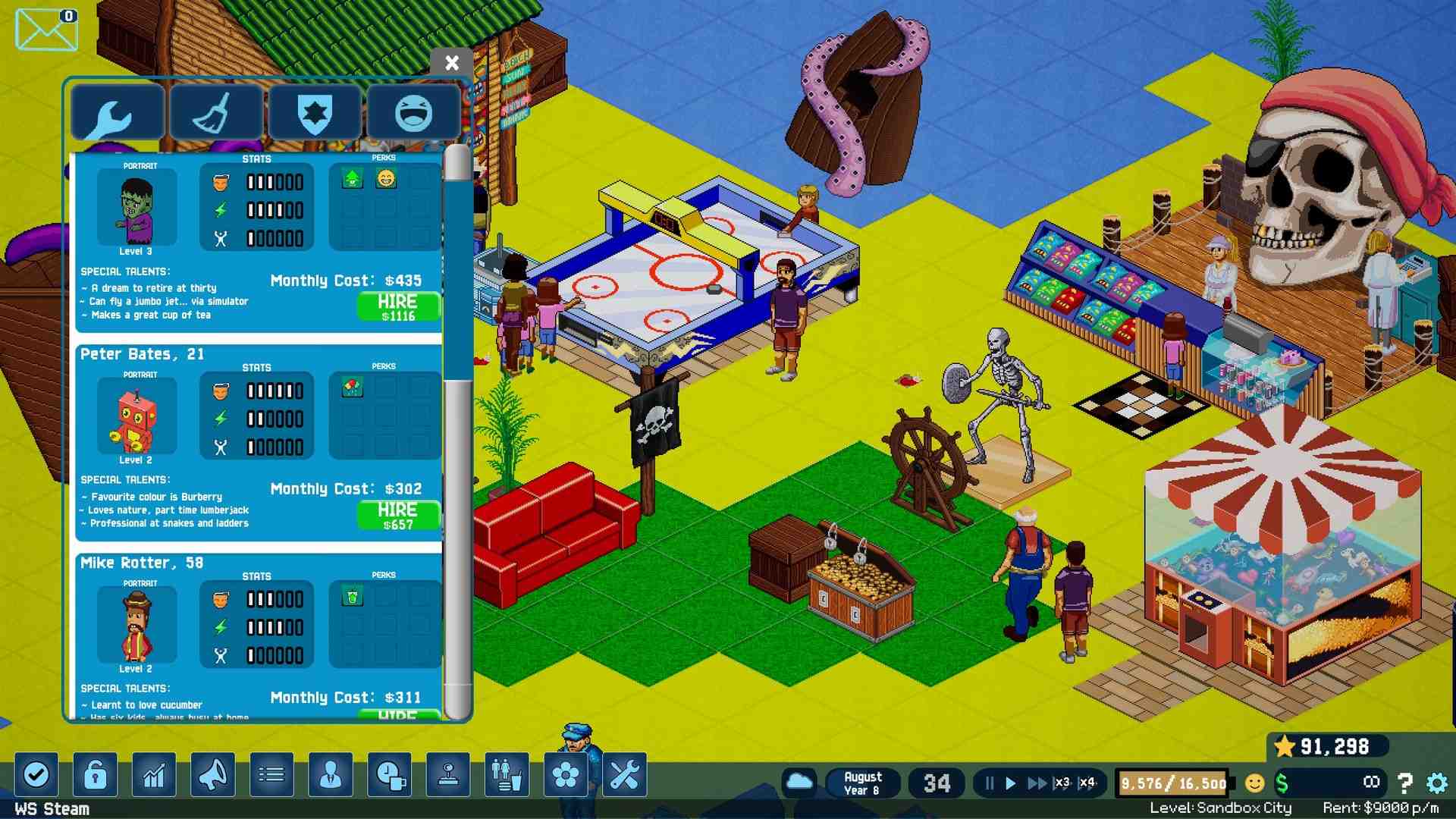Show the bar chart statistics

pos(154,775)
